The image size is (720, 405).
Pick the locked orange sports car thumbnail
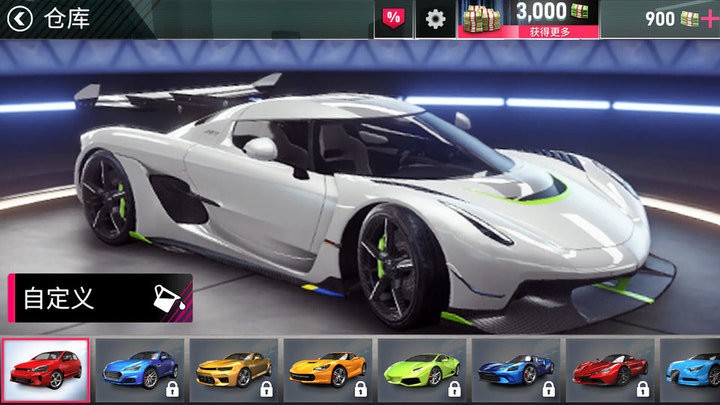(326, 369)
